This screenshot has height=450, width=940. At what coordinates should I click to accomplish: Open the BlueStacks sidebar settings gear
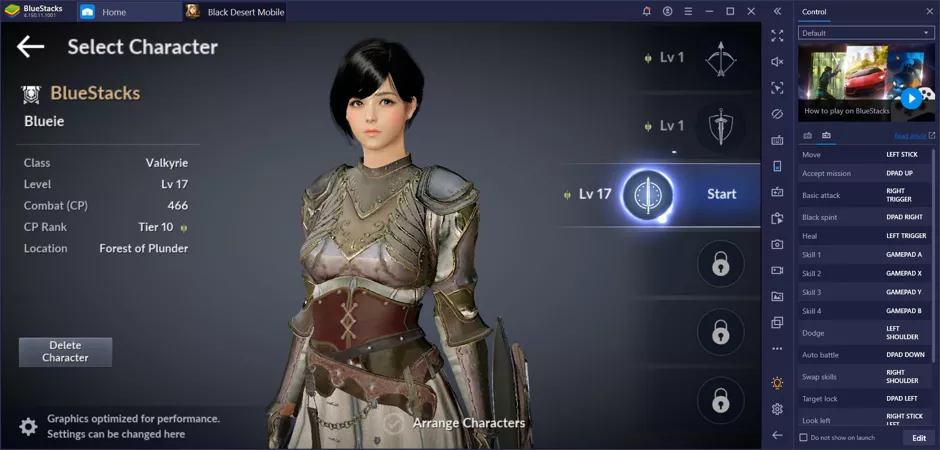(777, 409)
